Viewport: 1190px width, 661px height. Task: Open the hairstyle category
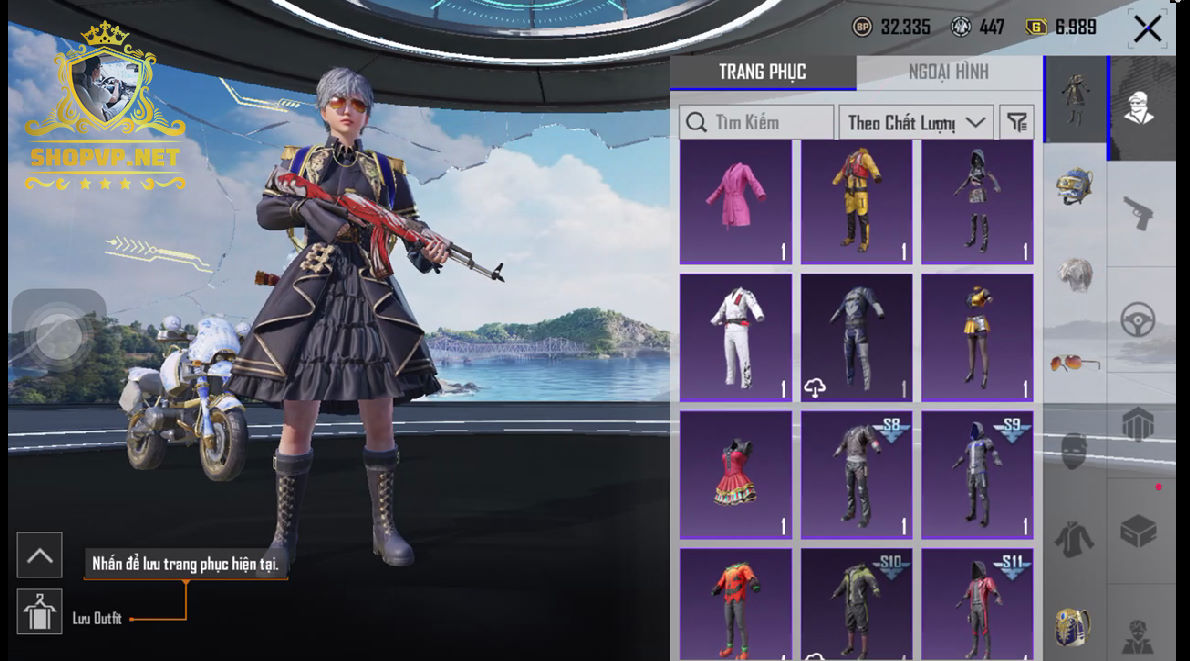tap(1075, 275)
